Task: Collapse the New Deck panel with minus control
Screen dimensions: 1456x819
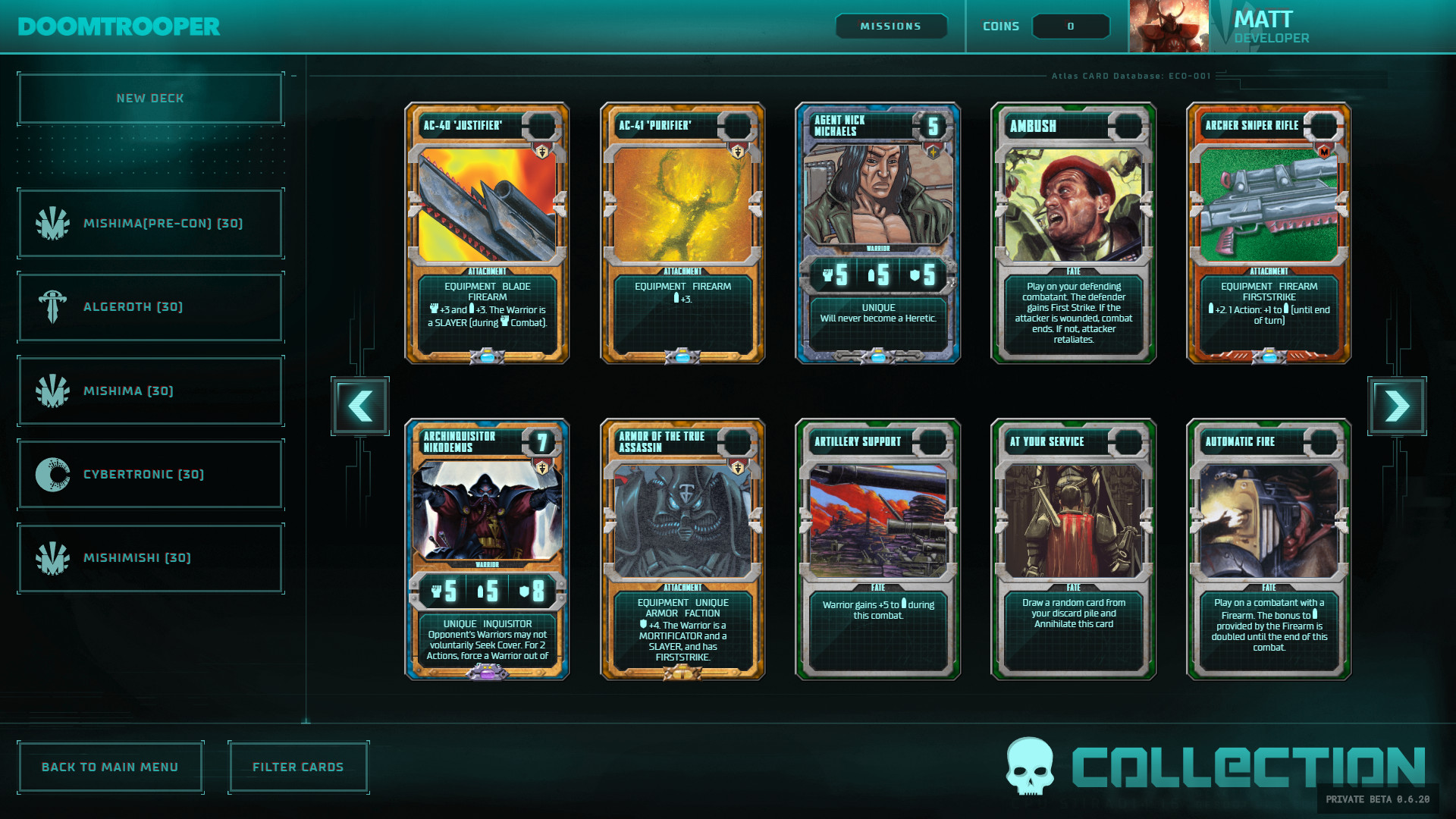Action: coord(292,75)
